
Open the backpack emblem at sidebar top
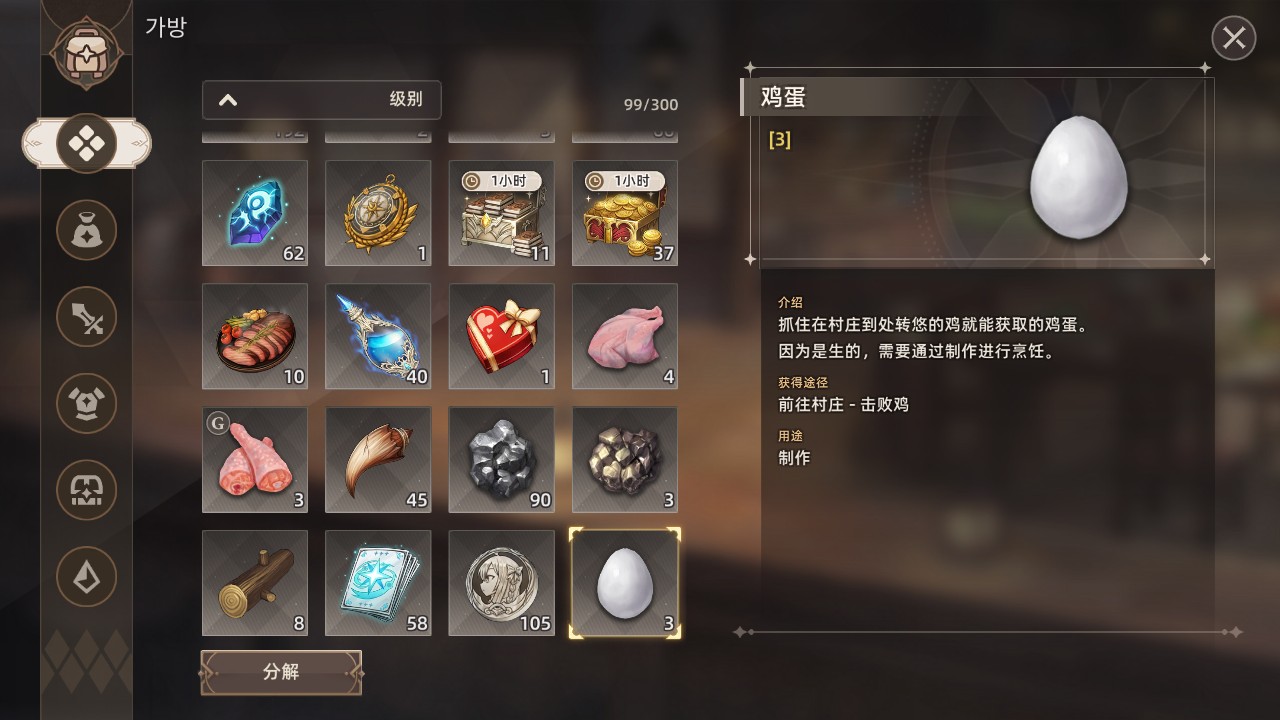click(x=87, y=48)
